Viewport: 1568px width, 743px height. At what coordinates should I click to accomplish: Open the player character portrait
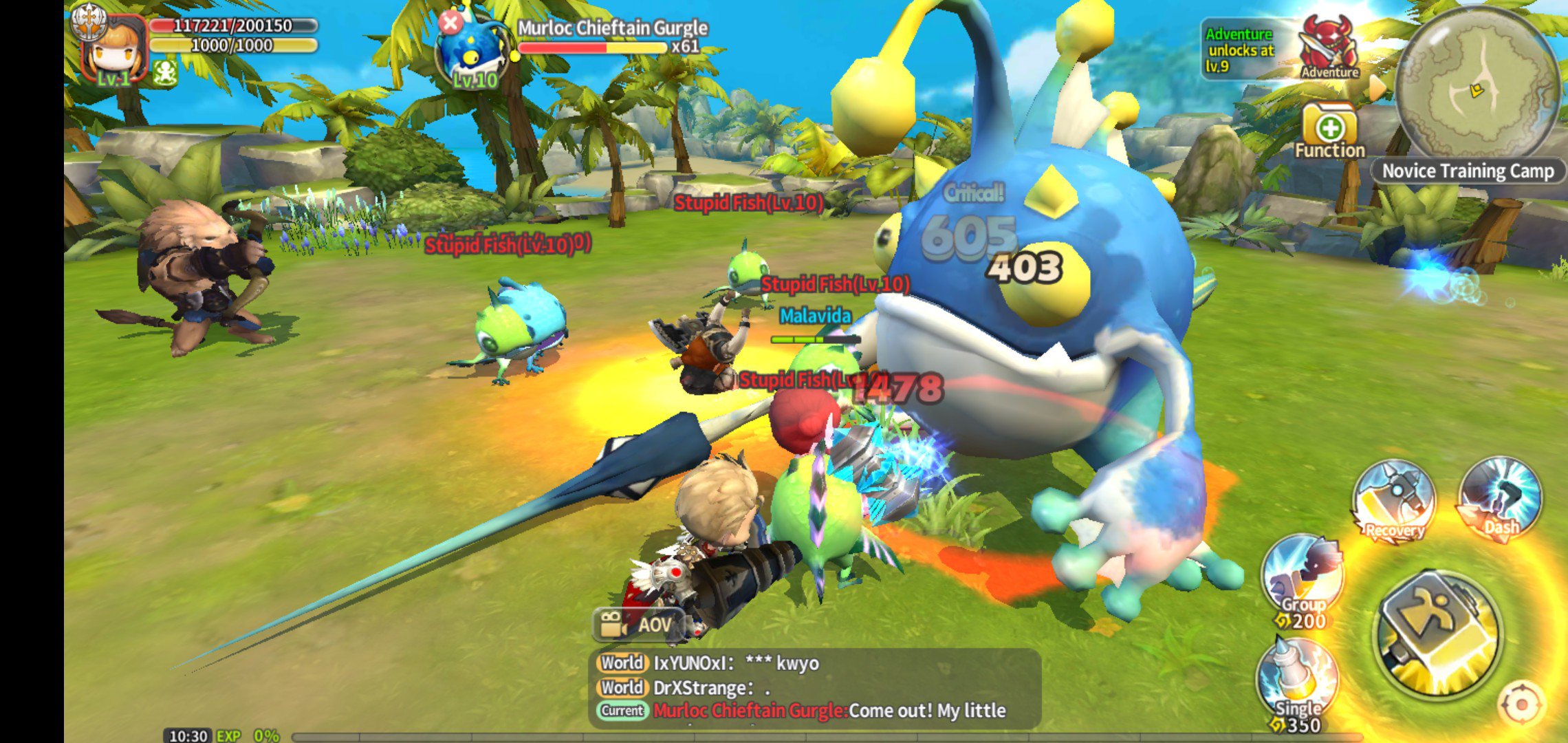click(x=112, y=50)
